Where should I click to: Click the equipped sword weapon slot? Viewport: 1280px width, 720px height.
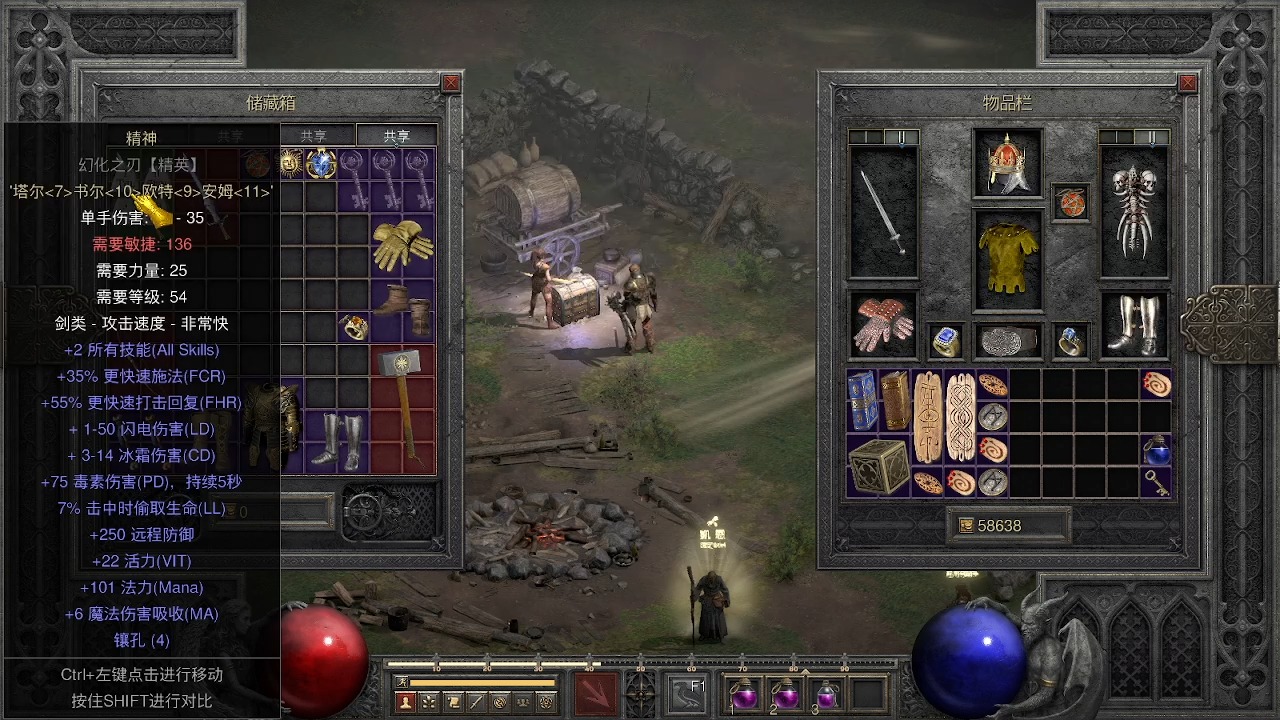tap(883, 212)
